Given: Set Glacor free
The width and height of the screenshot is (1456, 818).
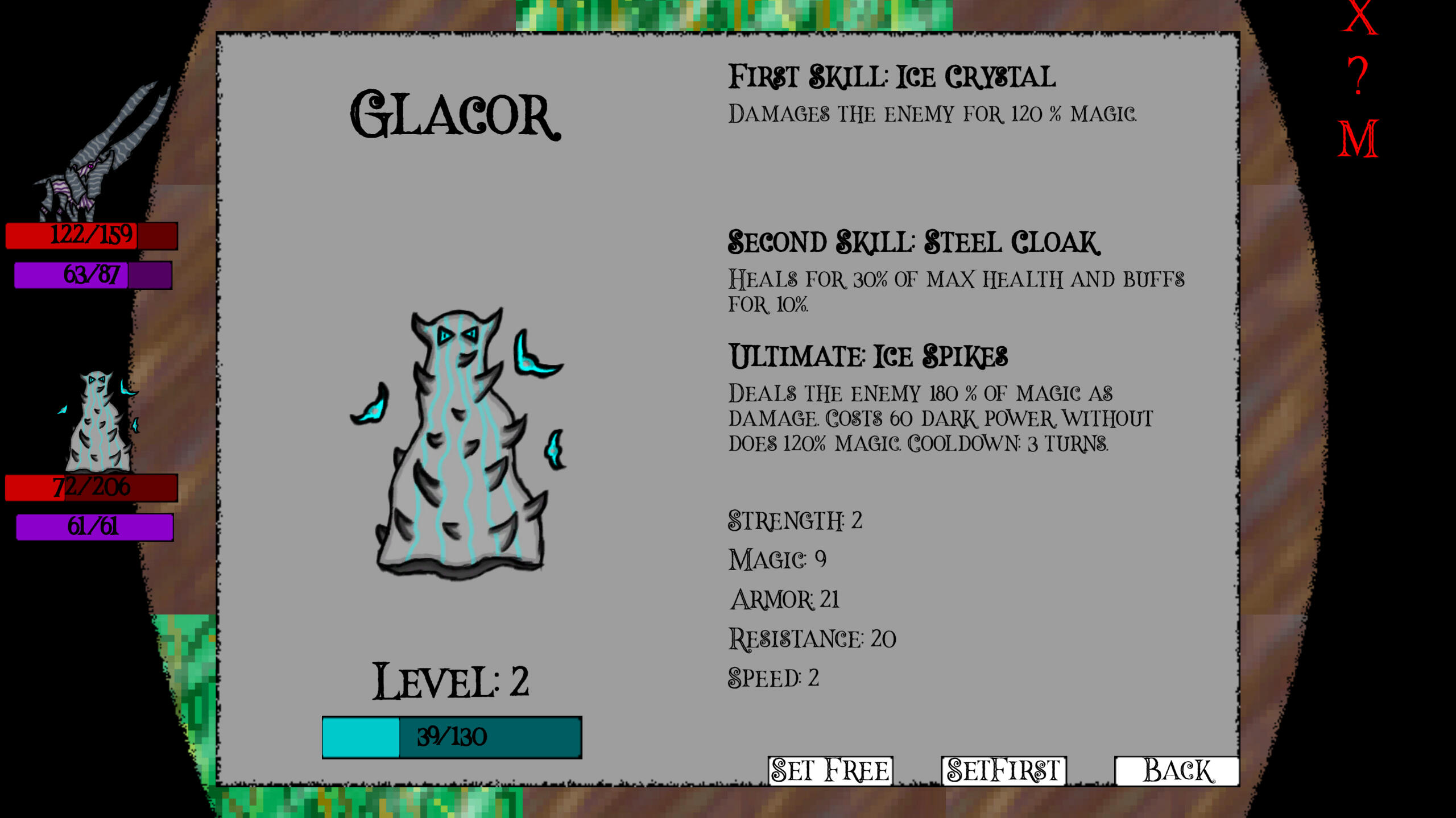Looking at the screenshot, I should [830, 771].
